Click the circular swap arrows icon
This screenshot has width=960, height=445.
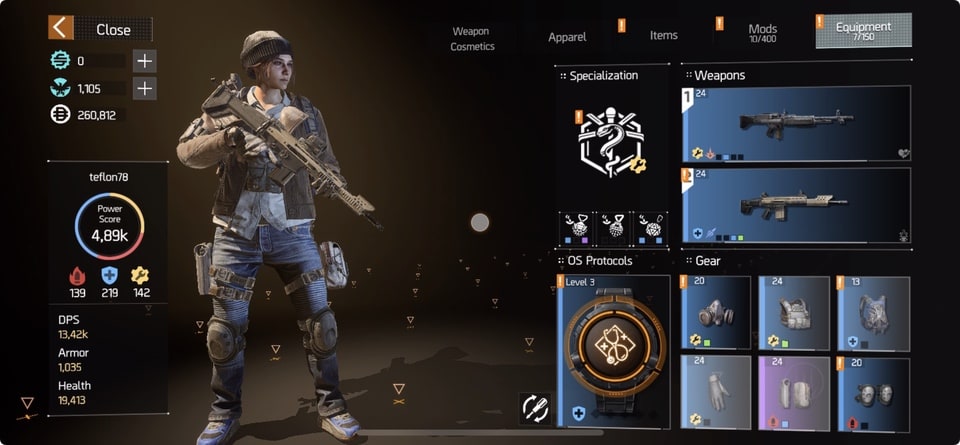pyautogui.click(x=535, y=407)
